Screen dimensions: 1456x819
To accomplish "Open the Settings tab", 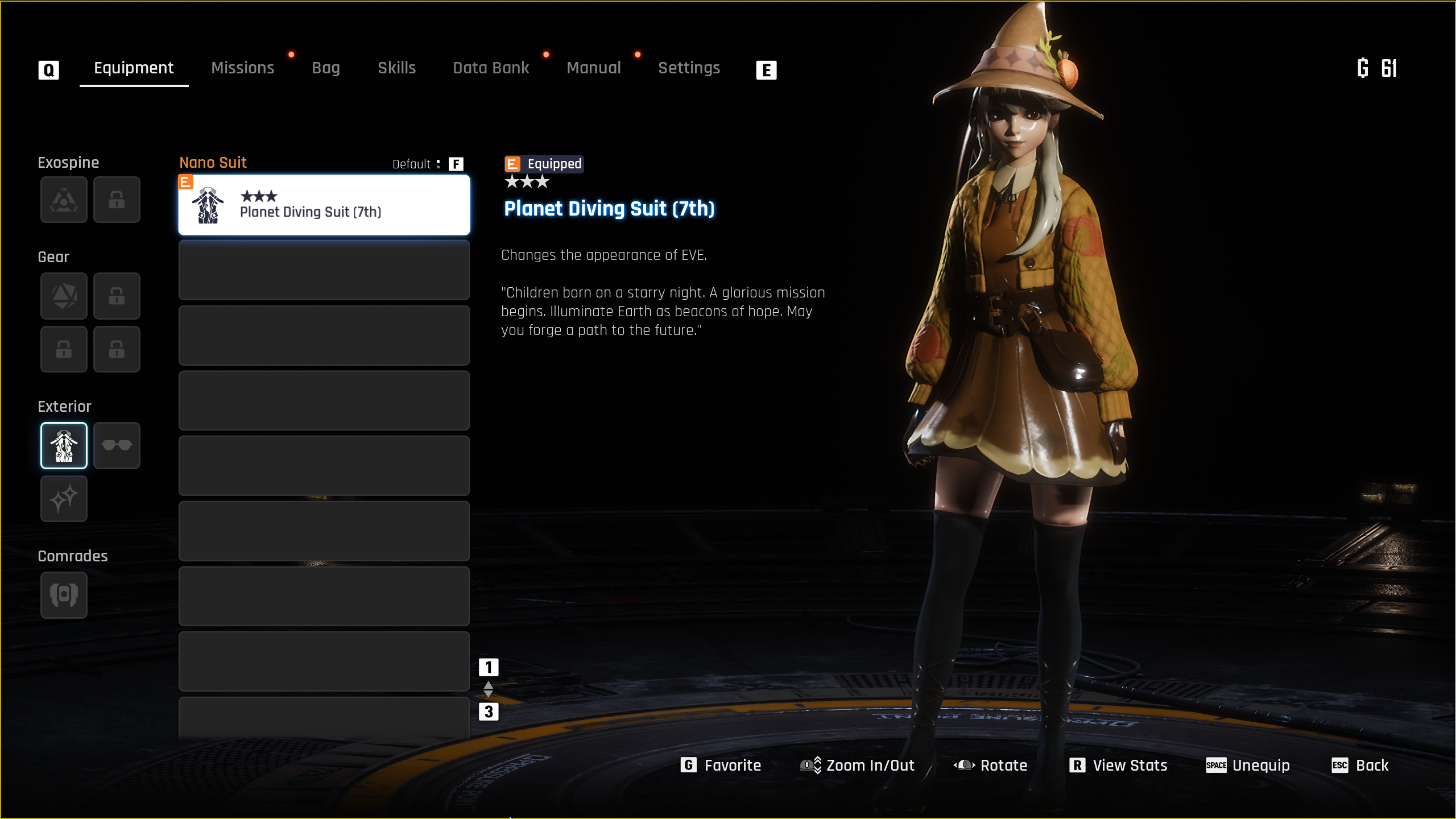I will [x=689, y=68].
